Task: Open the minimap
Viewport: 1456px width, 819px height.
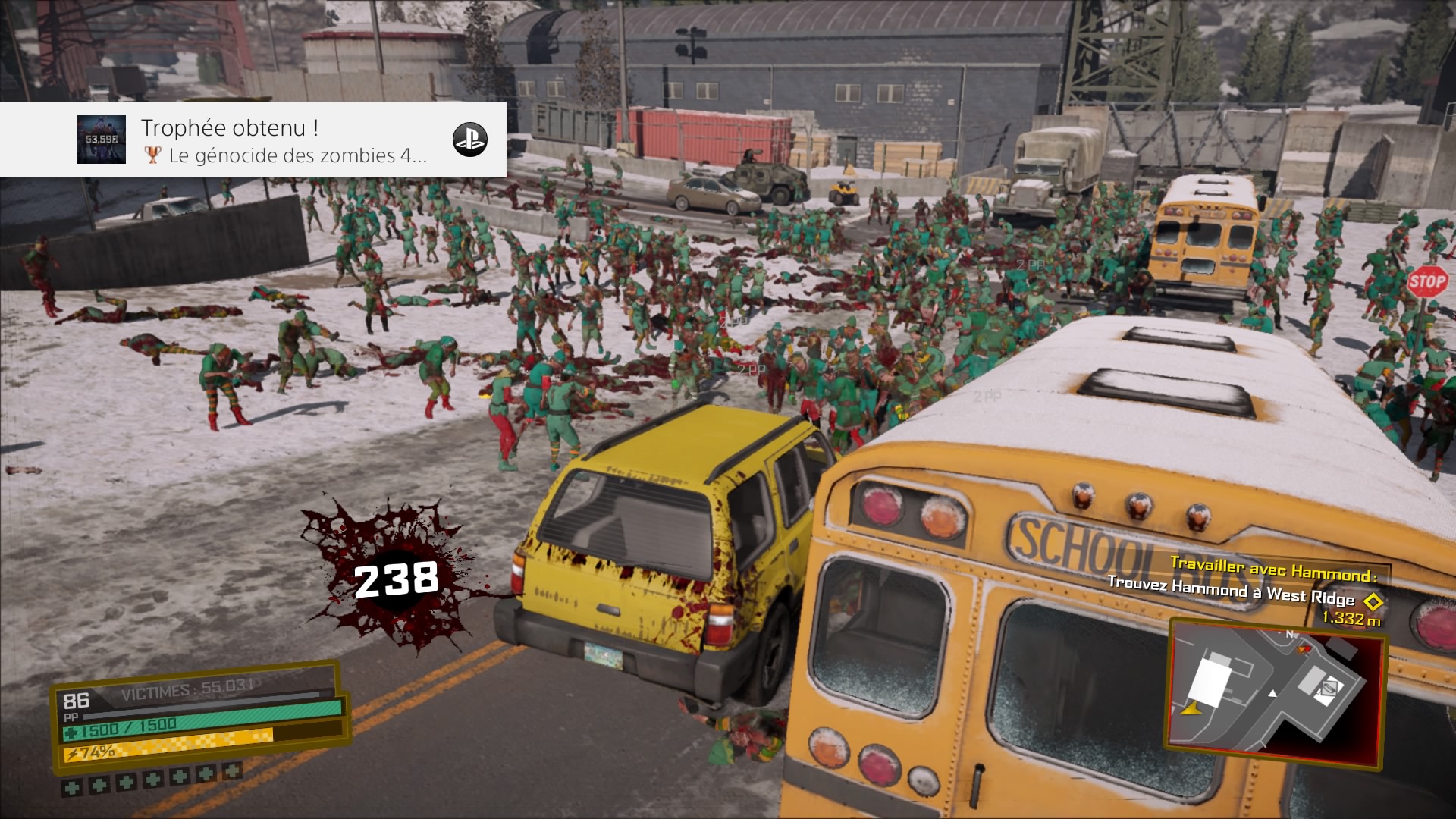Action: [x=1277, y=689]
